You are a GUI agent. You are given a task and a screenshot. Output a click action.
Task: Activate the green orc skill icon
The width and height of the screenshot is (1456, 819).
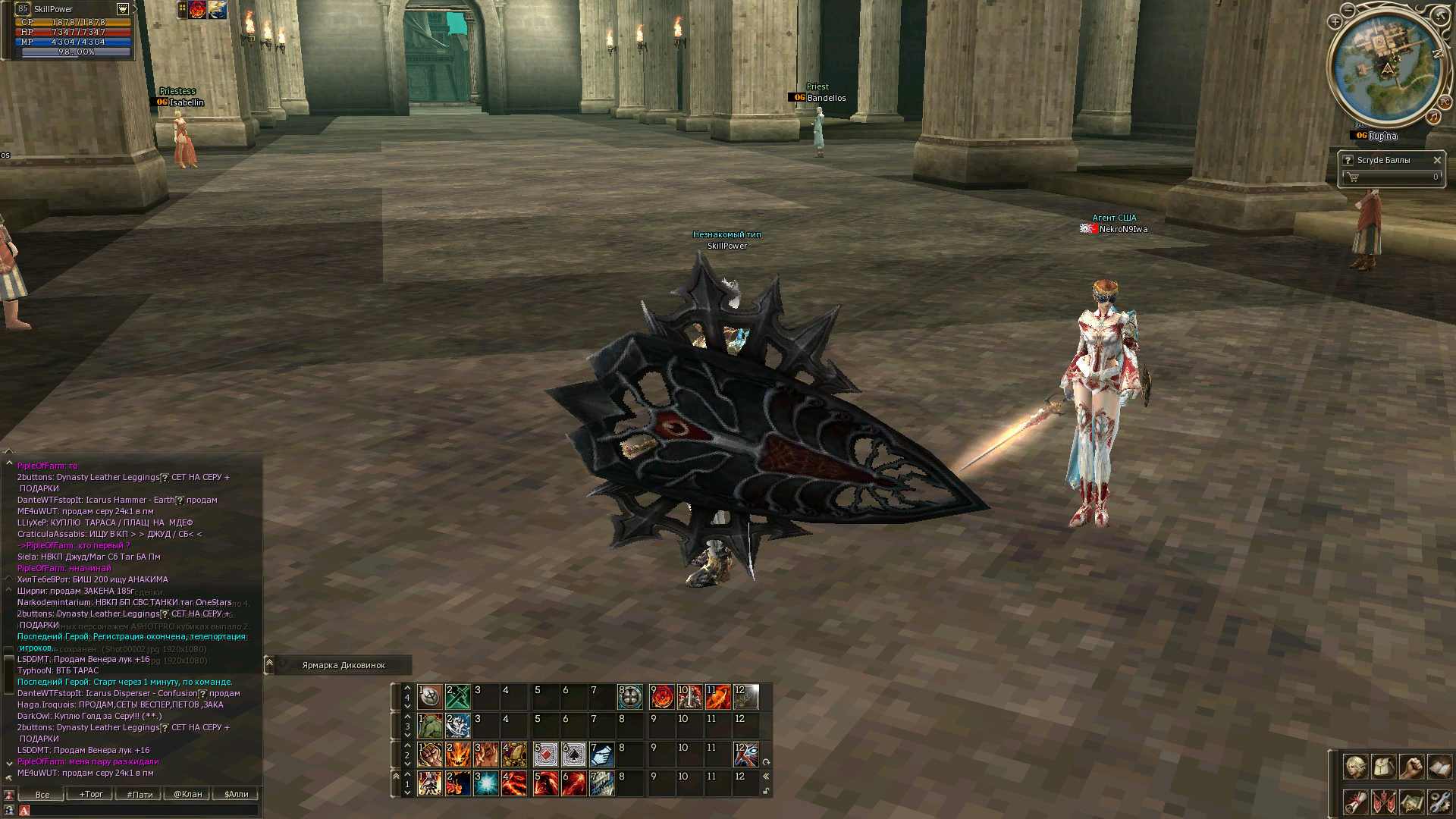tap(430, 726)
